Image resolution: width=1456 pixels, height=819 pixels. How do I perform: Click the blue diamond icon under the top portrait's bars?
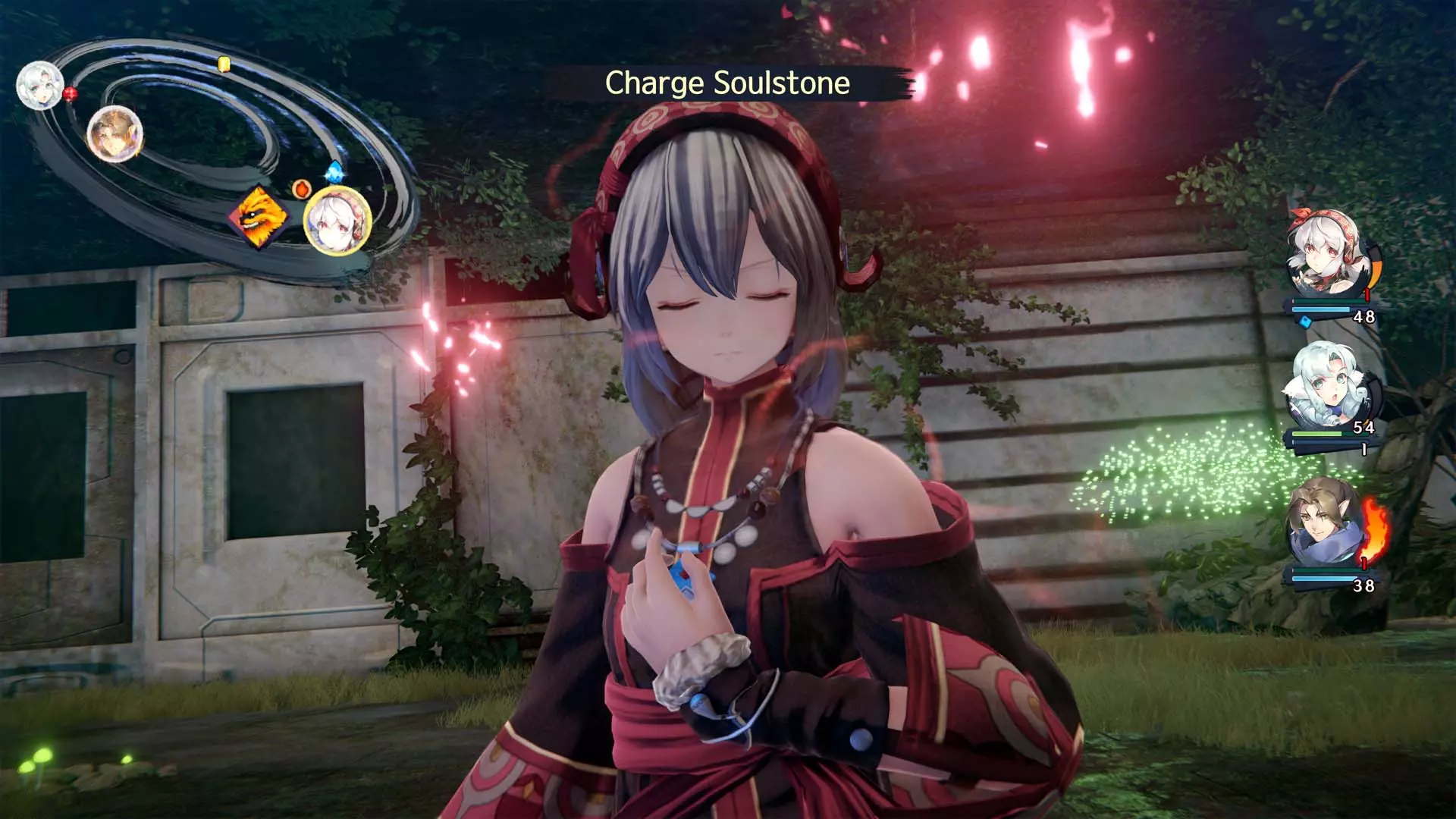click(x=1306, y=322)
